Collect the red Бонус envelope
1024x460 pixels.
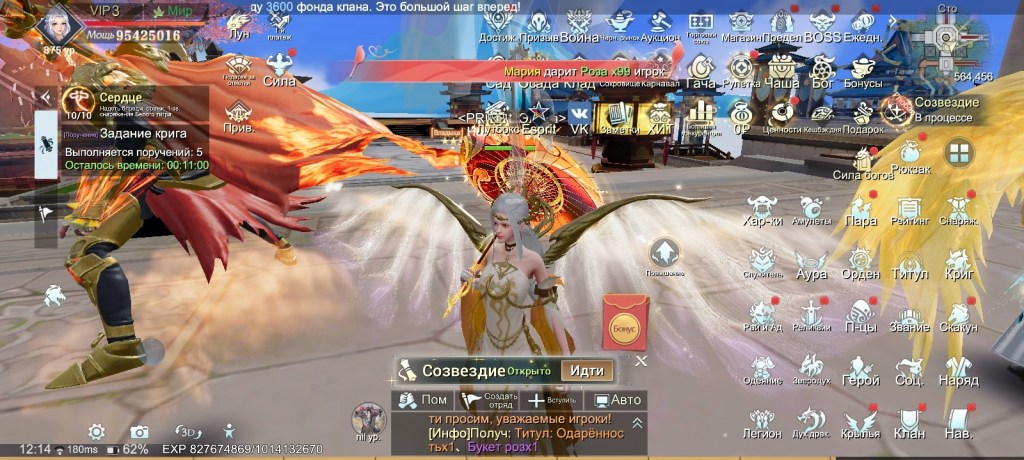click(x=625, y=322)
